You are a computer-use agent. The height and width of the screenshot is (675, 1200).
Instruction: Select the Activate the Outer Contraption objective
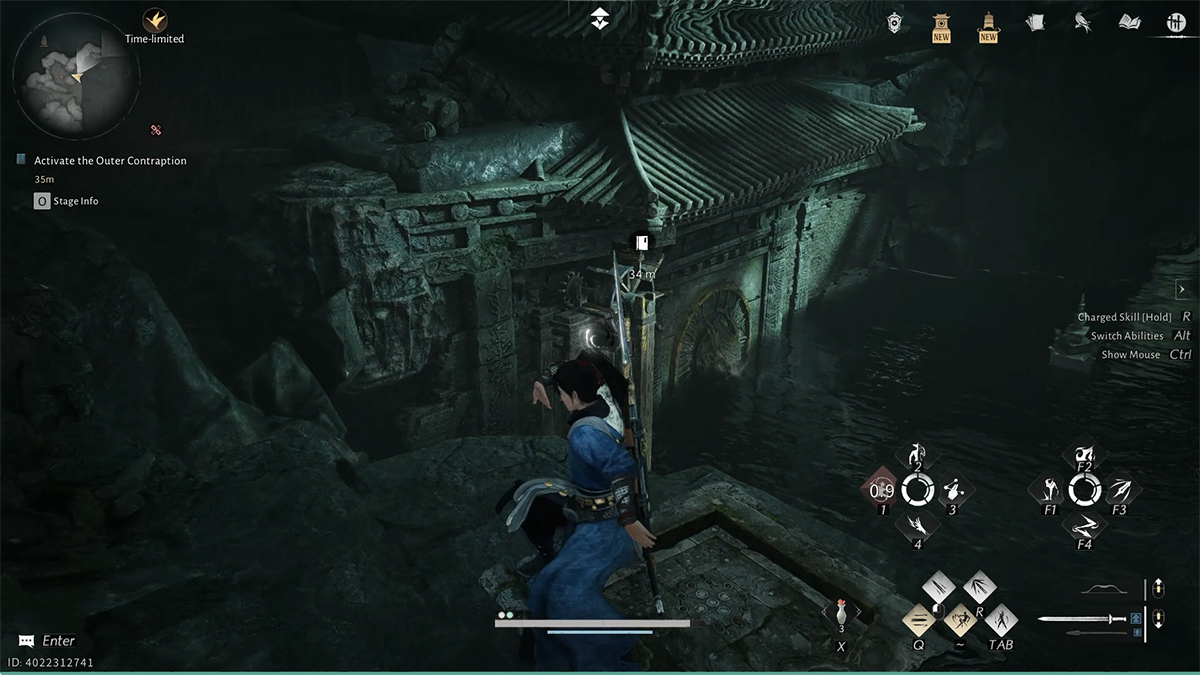click(110, 161)
